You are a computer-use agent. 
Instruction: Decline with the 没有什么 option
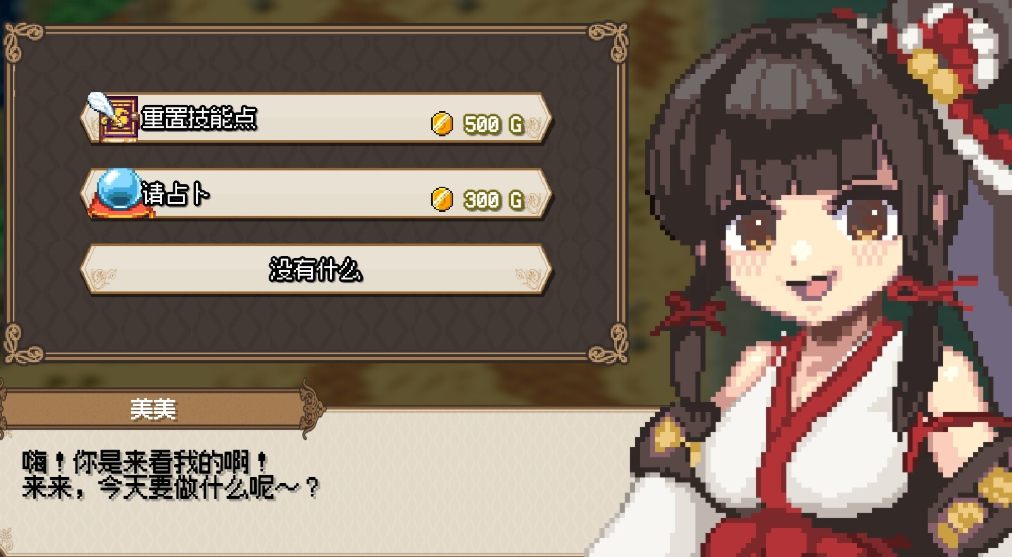(315, 269)
